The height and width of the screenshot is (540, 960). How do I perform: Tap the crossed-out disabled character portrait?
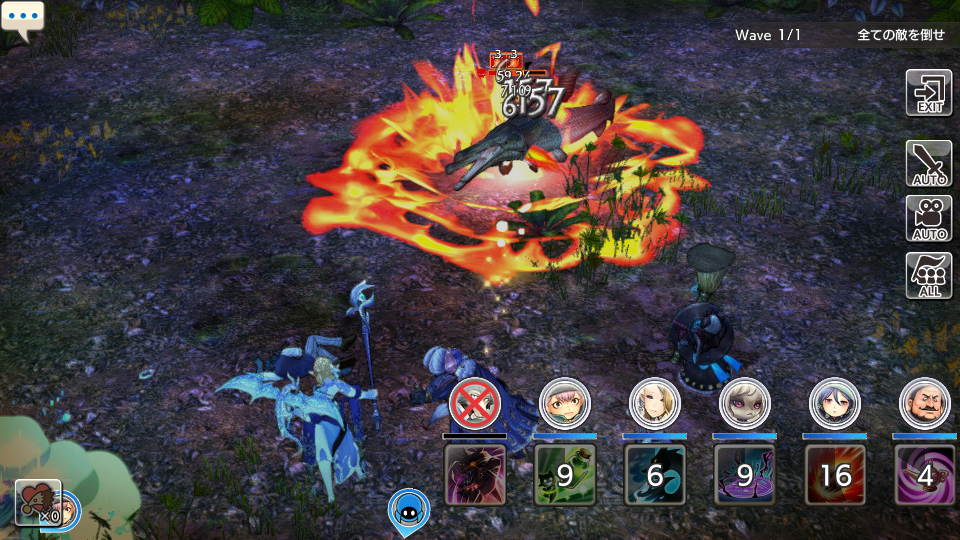click(x=475, y=403)
